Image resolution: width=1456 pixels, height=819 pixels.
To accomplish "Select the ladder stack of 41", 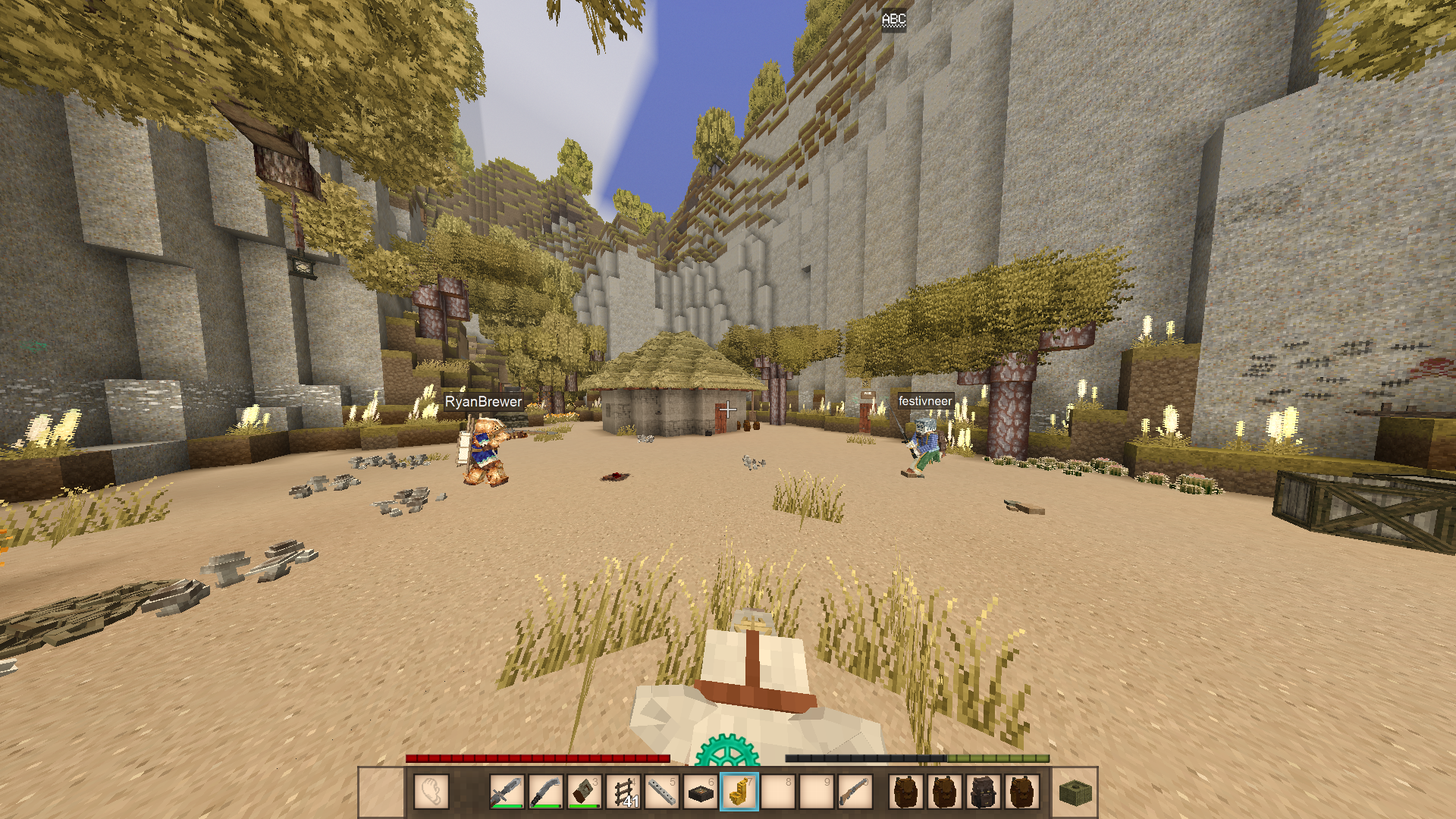I will [x=623, y=792].
